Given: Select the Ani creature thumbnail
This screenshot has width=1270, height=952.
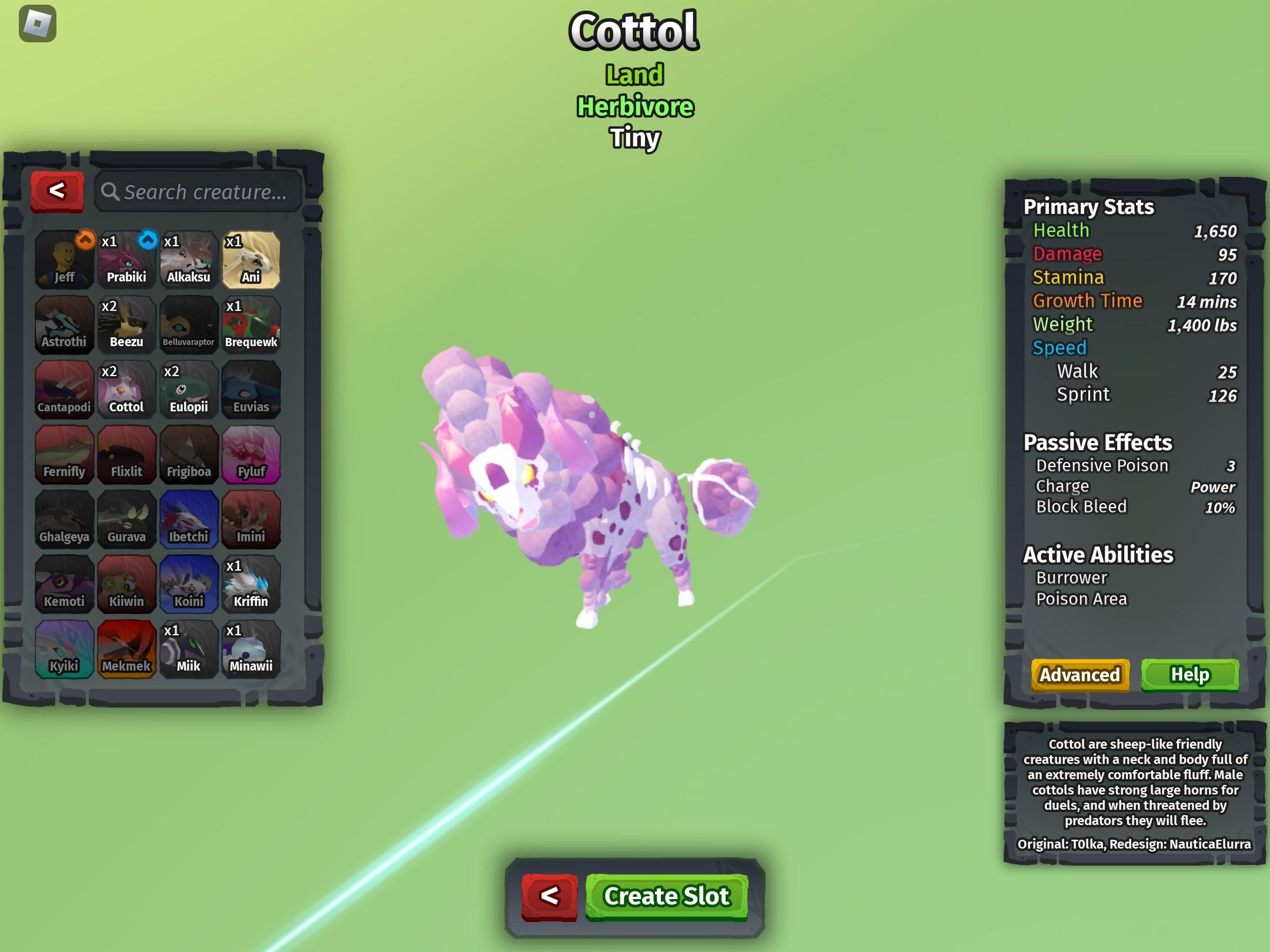Looking at the screenshot, I should (252, 259).
